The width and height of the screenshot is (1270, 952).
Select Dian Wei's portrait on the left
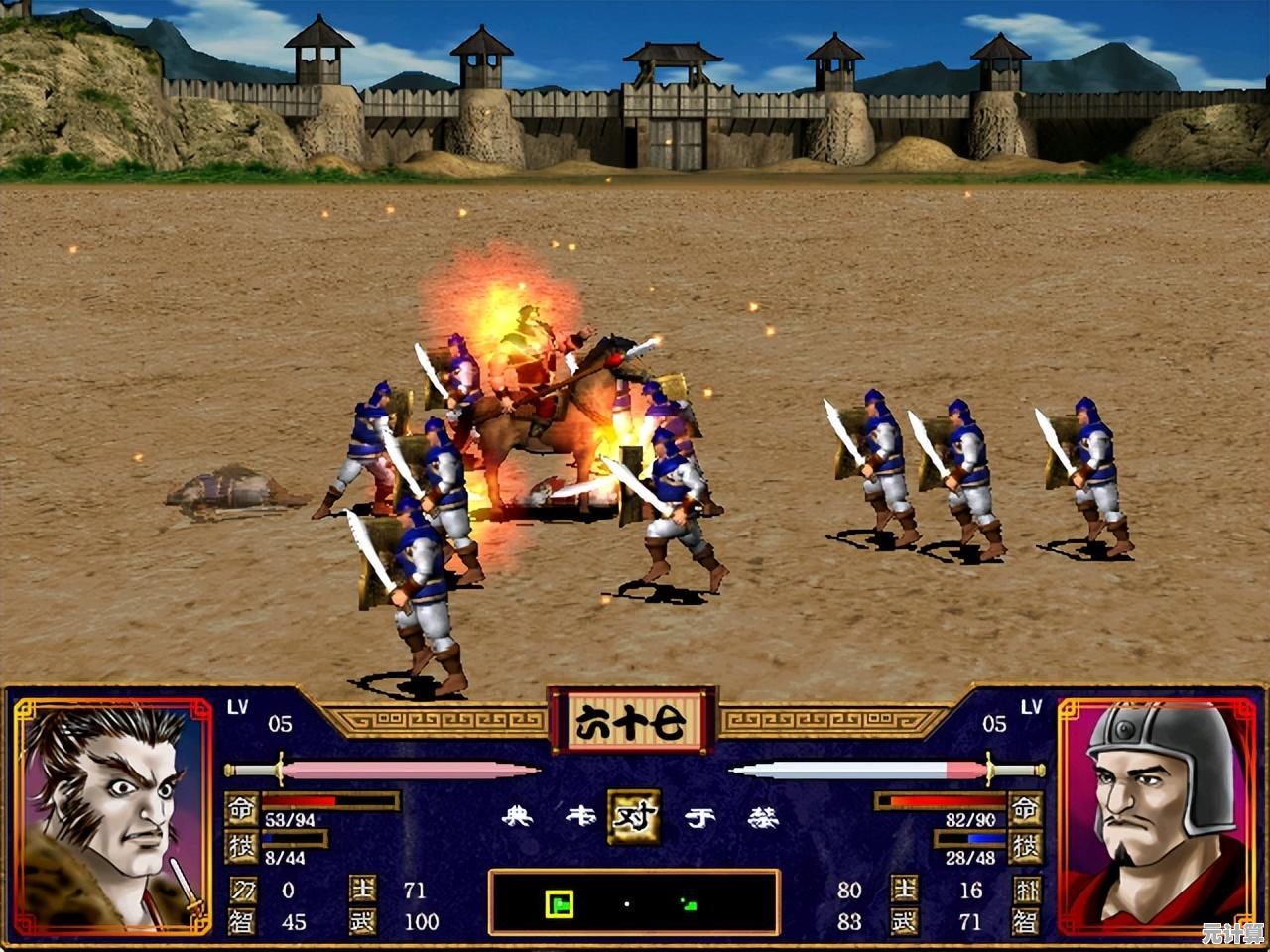click(112, 815)
